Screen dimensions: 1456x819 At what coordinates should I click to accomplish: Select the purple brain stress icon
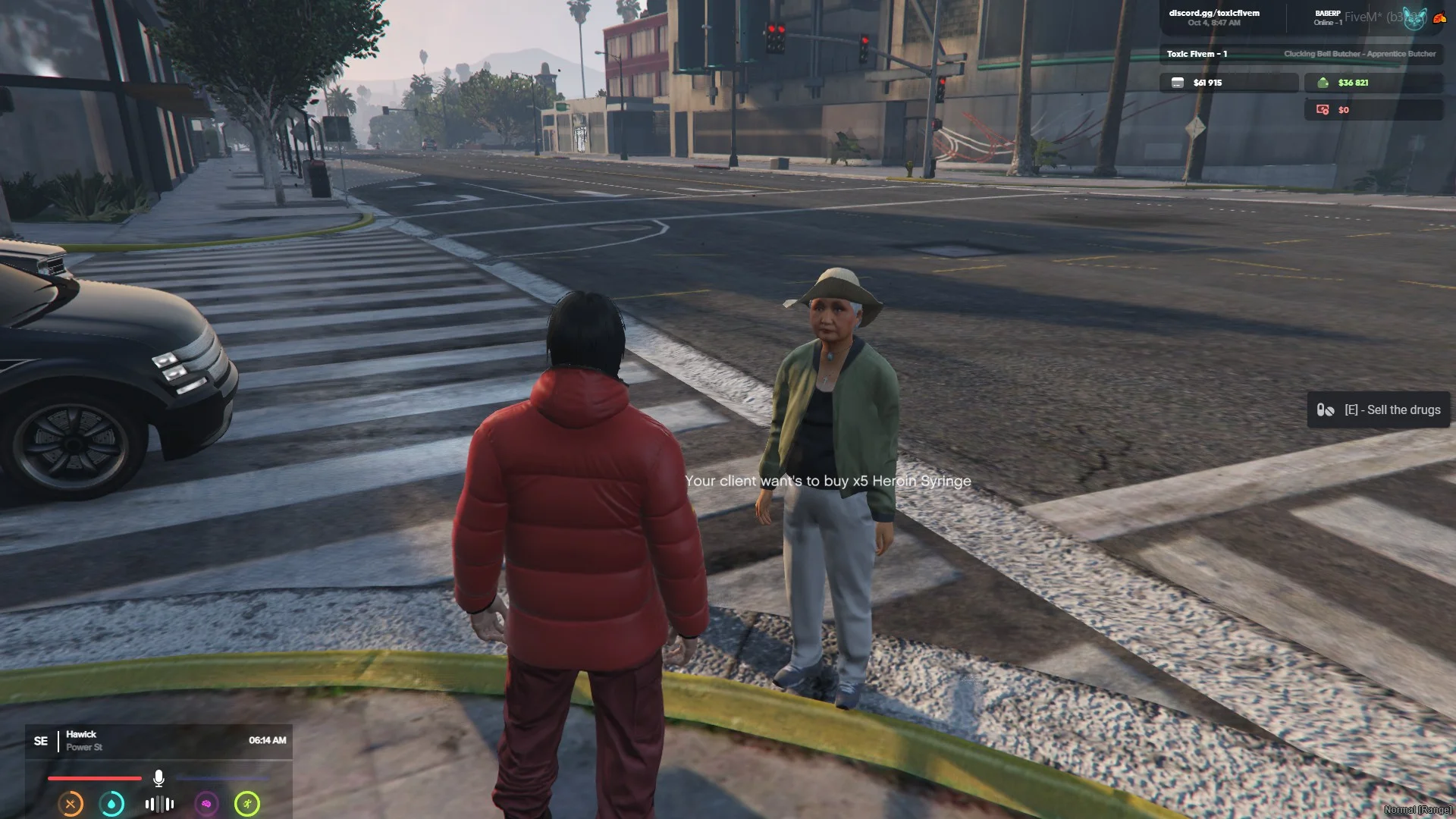(x=206, y=804)
